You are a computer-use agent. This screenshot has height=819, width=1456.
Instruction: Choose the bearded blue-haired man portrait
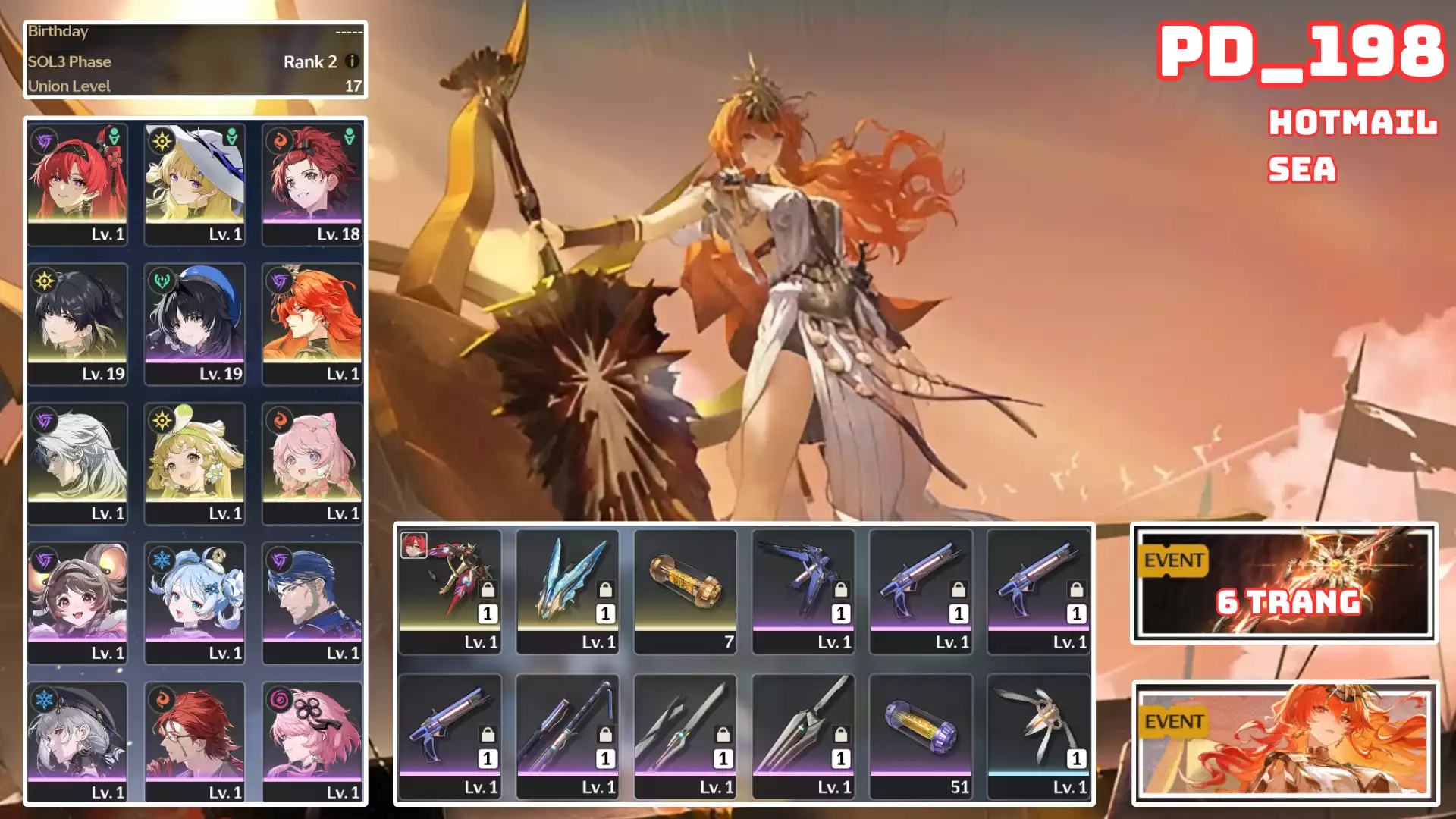pyautogui.click(x=312, y=603)
